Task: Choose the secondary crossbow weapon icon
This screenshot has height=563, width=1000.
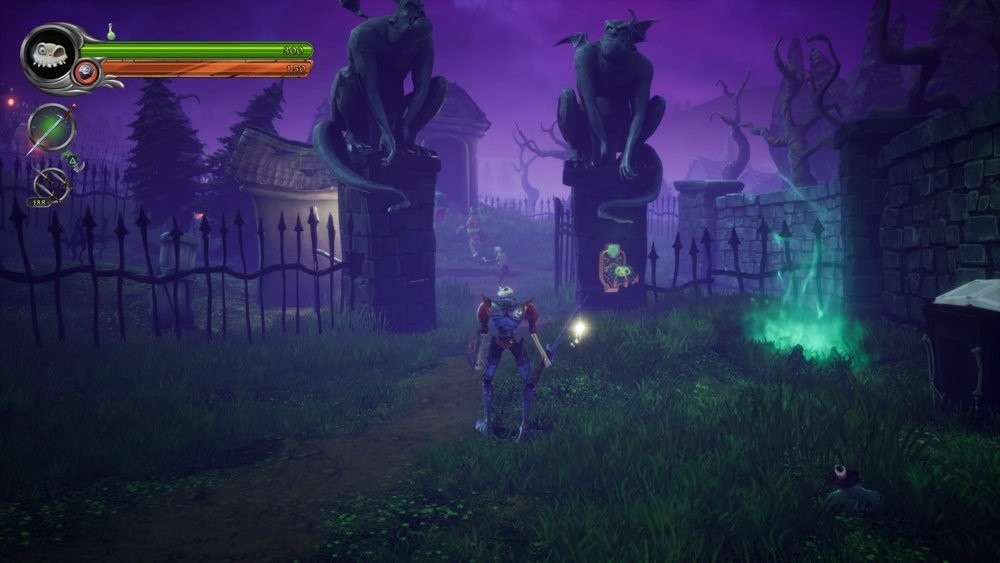Action: 50,184
